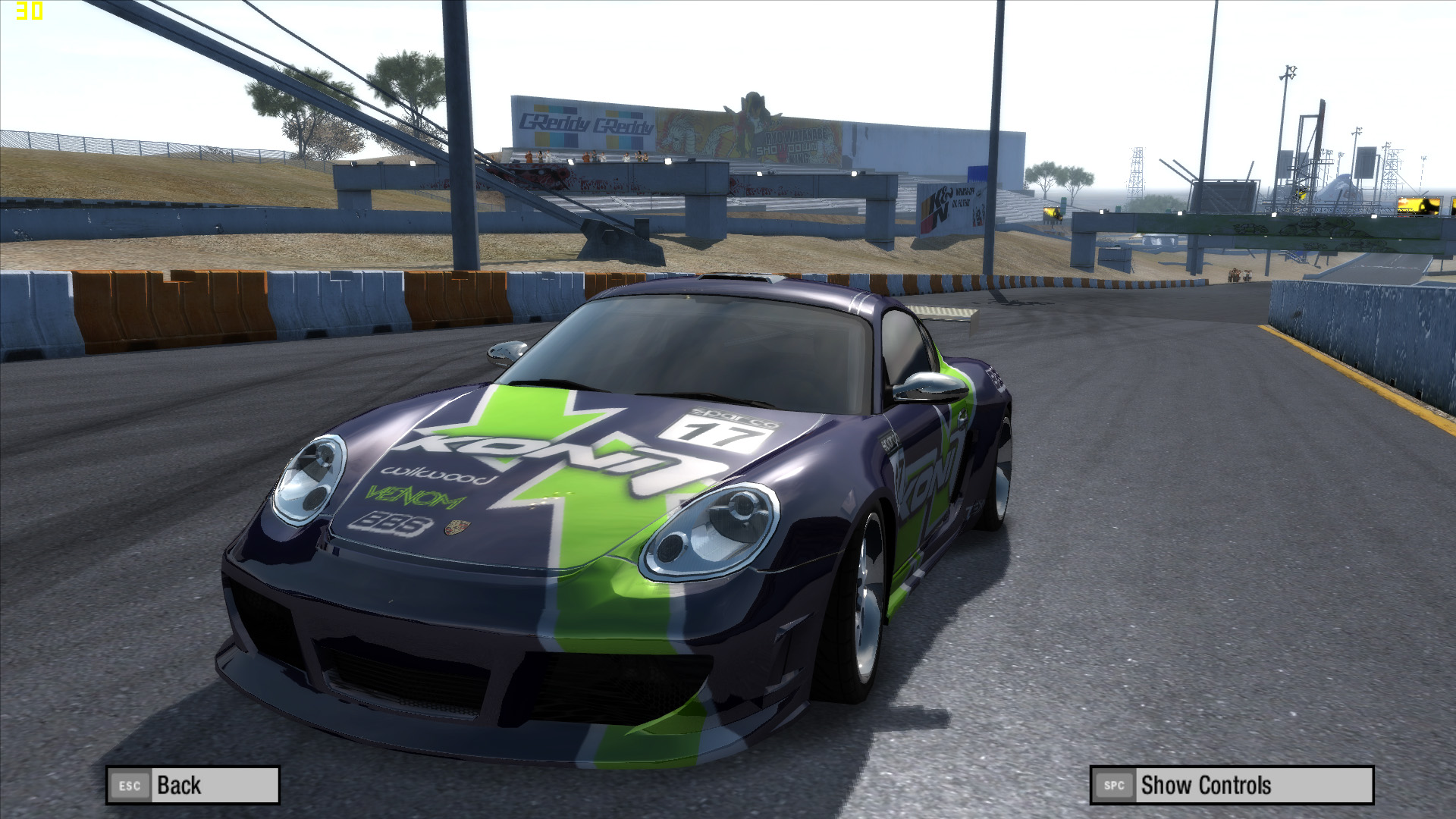Image resolution: width=1456 pixels, height=819 pixels.
Task: Go back using the Back button
Action: pos(193,785)
